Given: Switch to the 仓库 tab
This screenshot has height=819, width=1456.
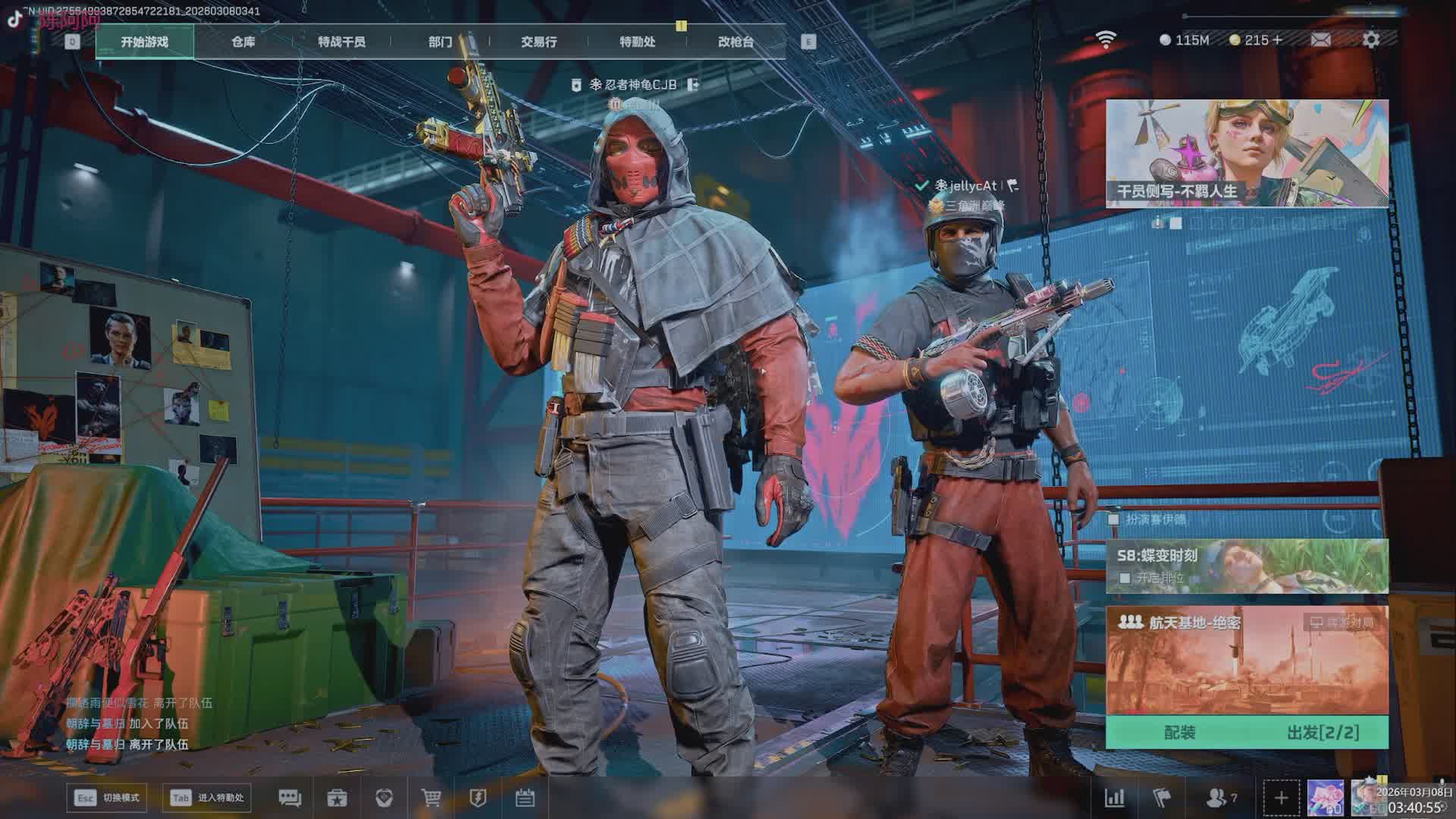Looking at the screenshot, I should tap(243, 42).
